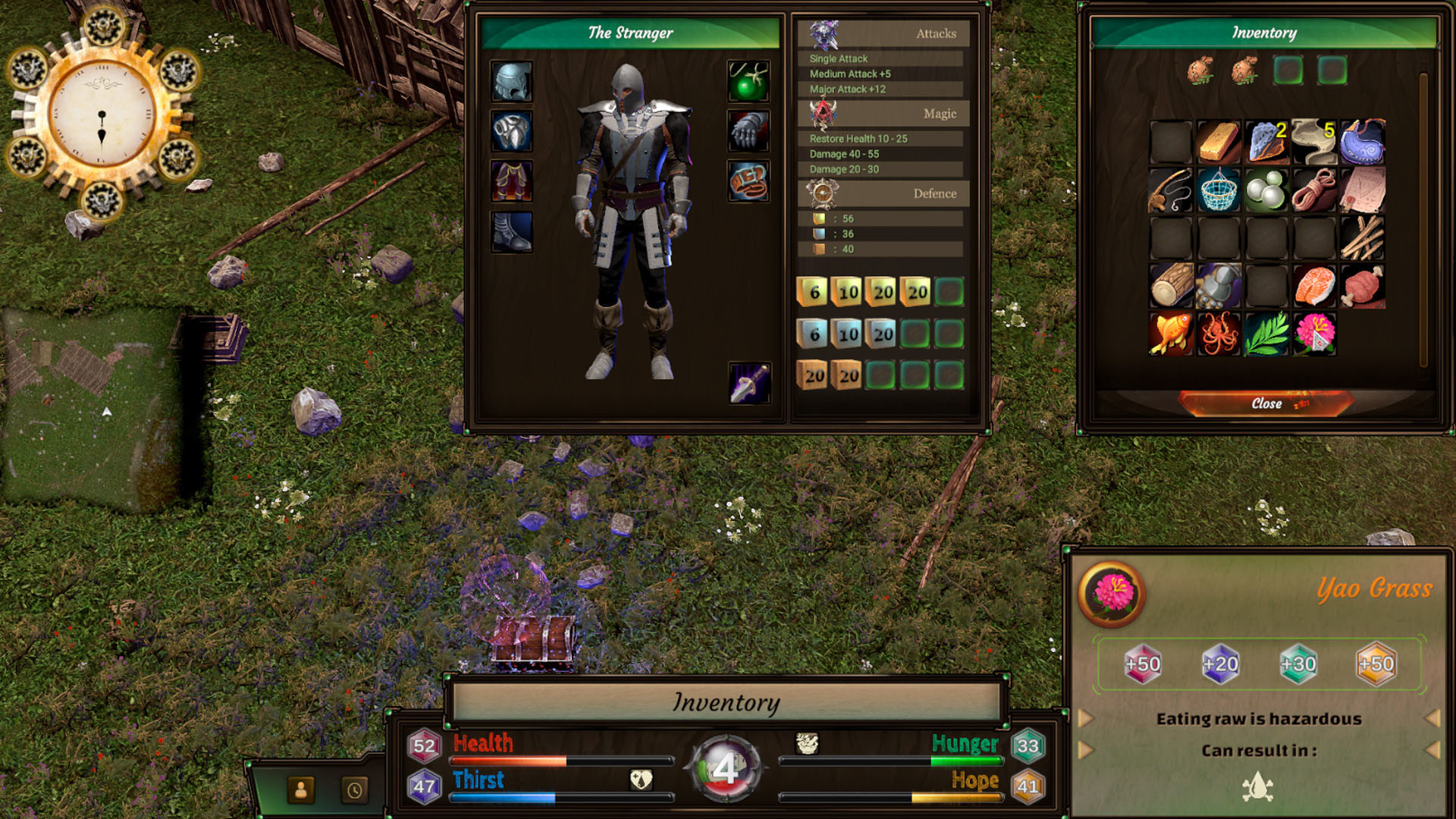Select the fishing rod in the inventory
This screenshot has width=1456, height=819.
1172,190
